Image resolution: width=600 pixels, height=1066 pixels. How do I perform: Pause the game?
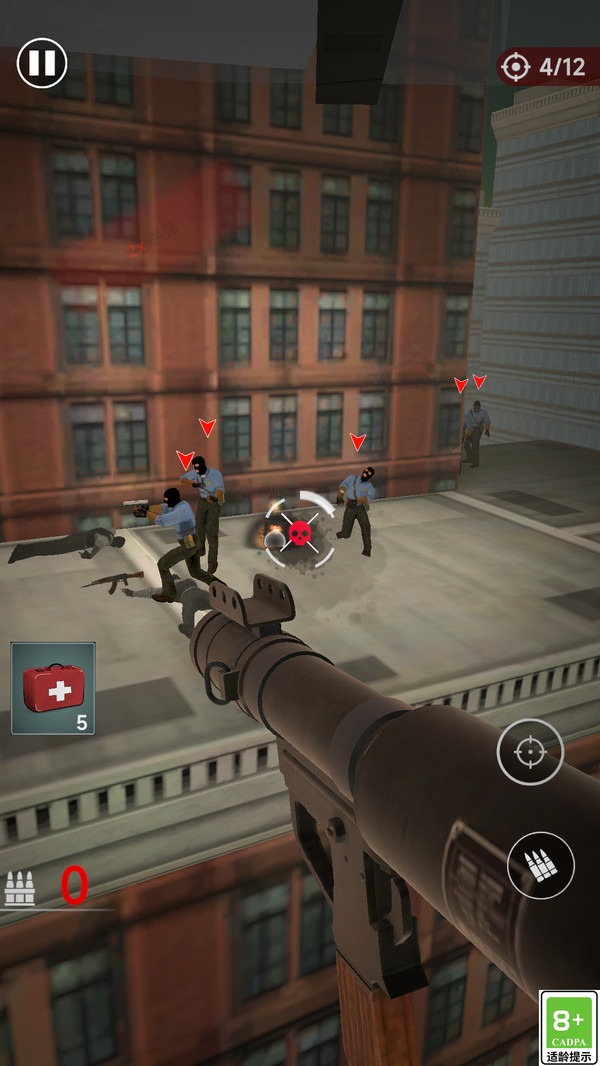coord(42,63)
